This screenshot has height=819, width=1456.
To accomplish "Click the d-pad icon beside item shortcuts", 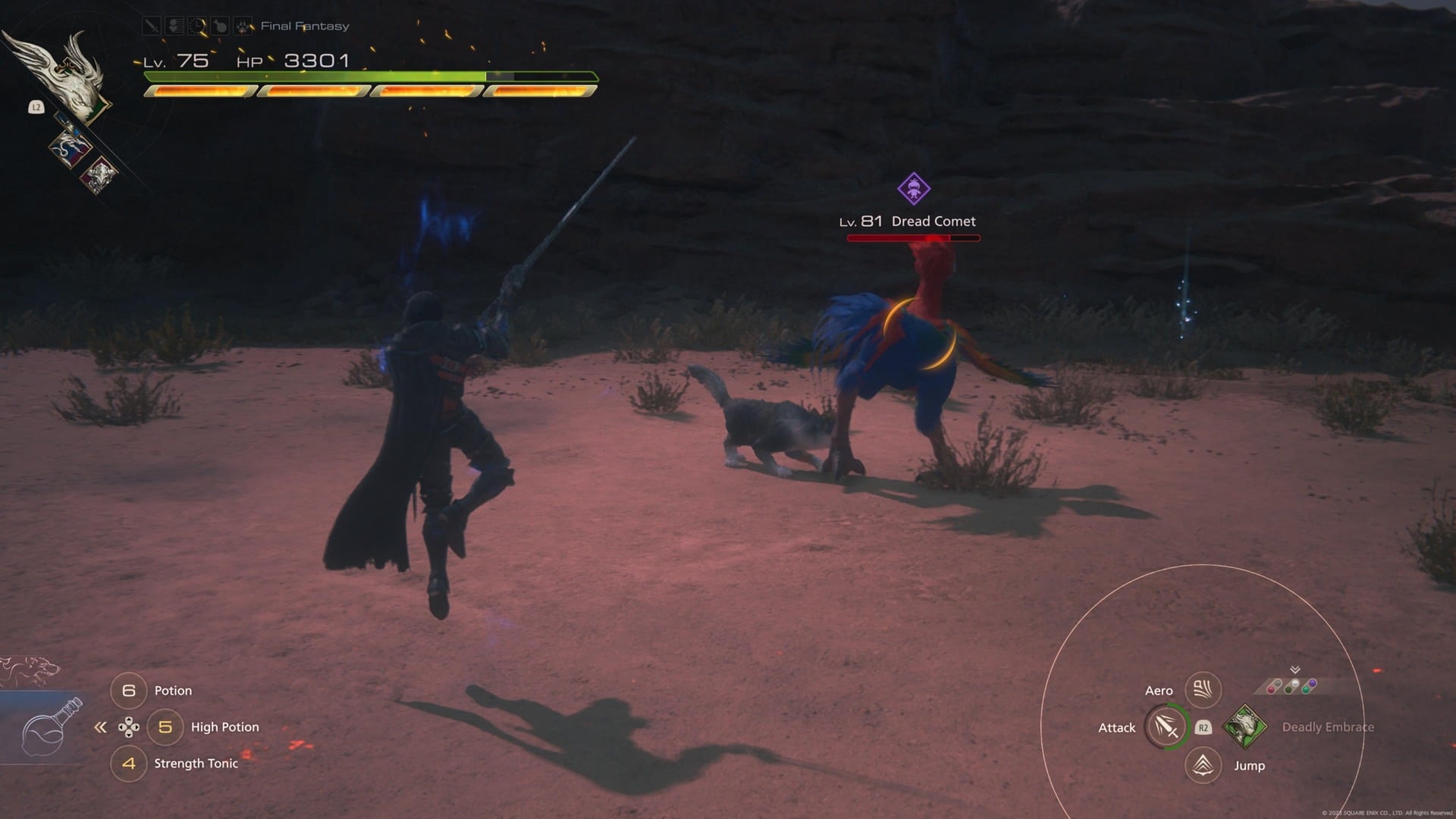I will 129,726.
